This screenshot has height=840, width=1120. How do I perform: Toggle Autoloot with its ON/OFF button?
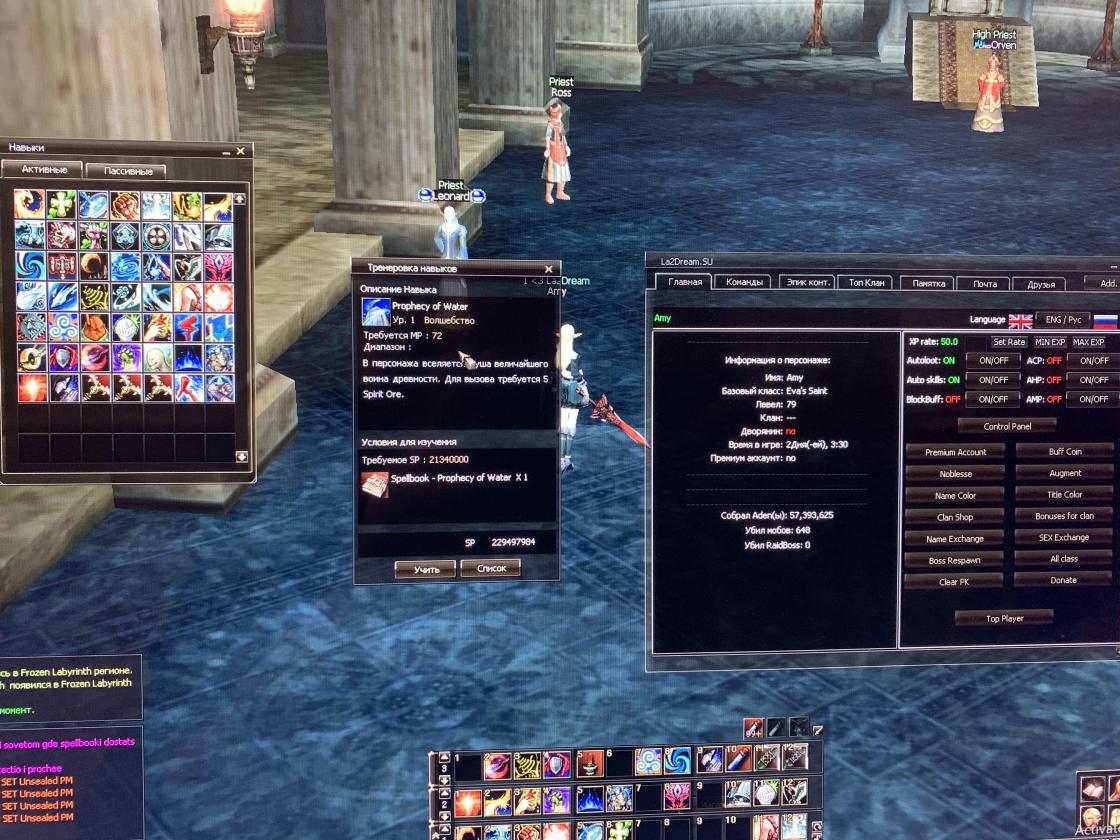click(993, 360)
